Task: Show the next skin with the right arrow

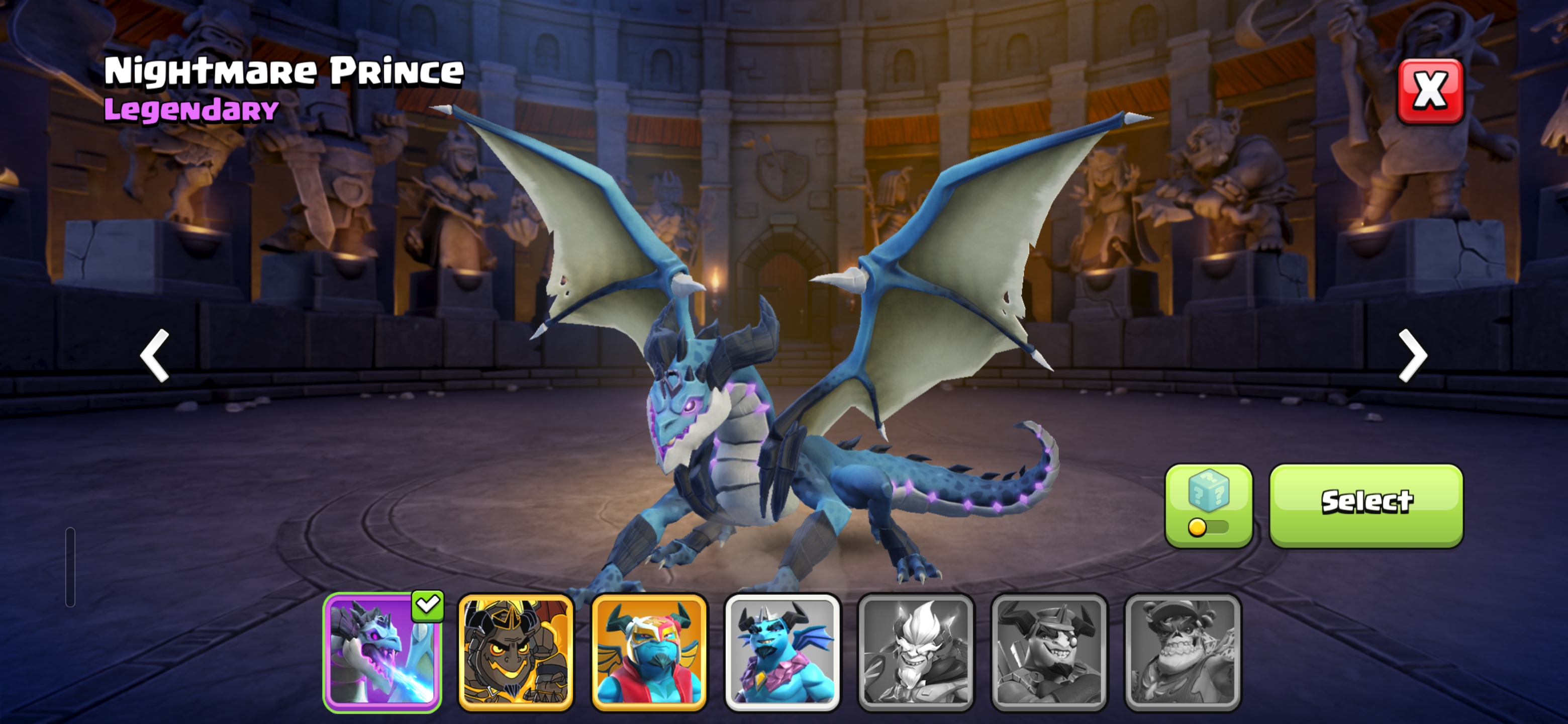Action: click(1412, 355)
